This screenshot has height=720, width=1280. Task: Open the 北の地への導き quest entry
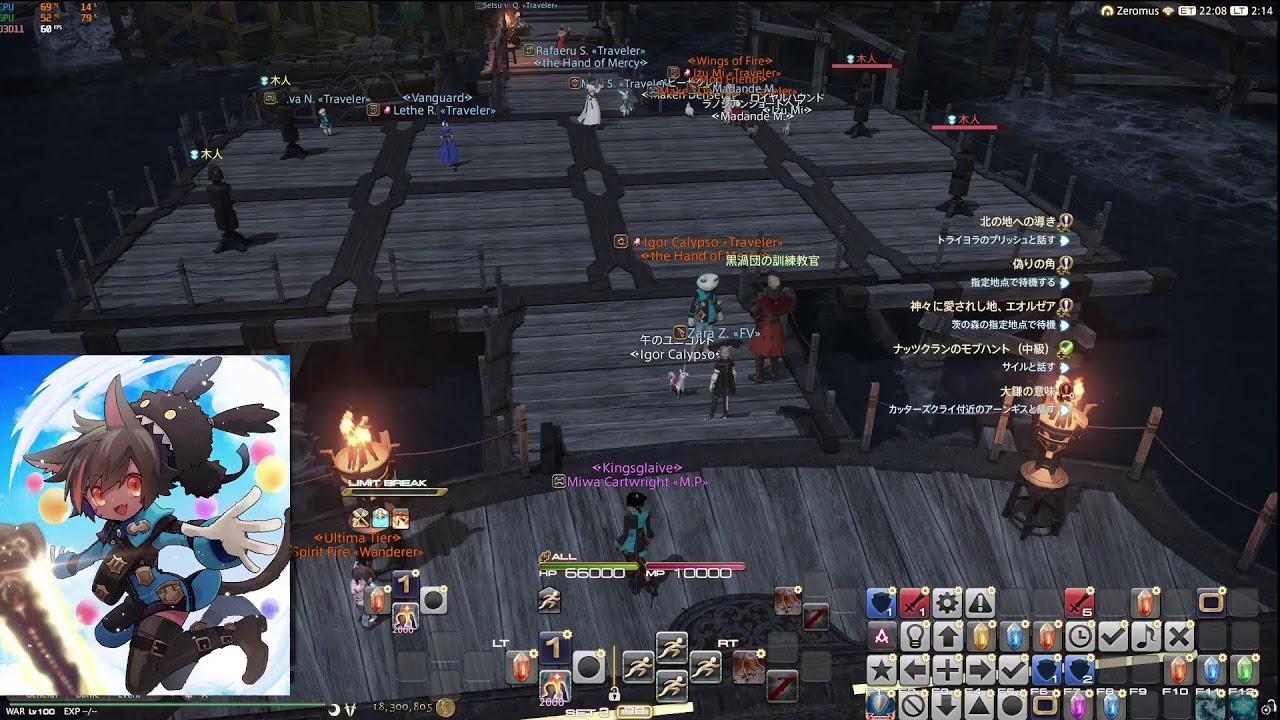pyautogui.click(x=1017, y=222)
